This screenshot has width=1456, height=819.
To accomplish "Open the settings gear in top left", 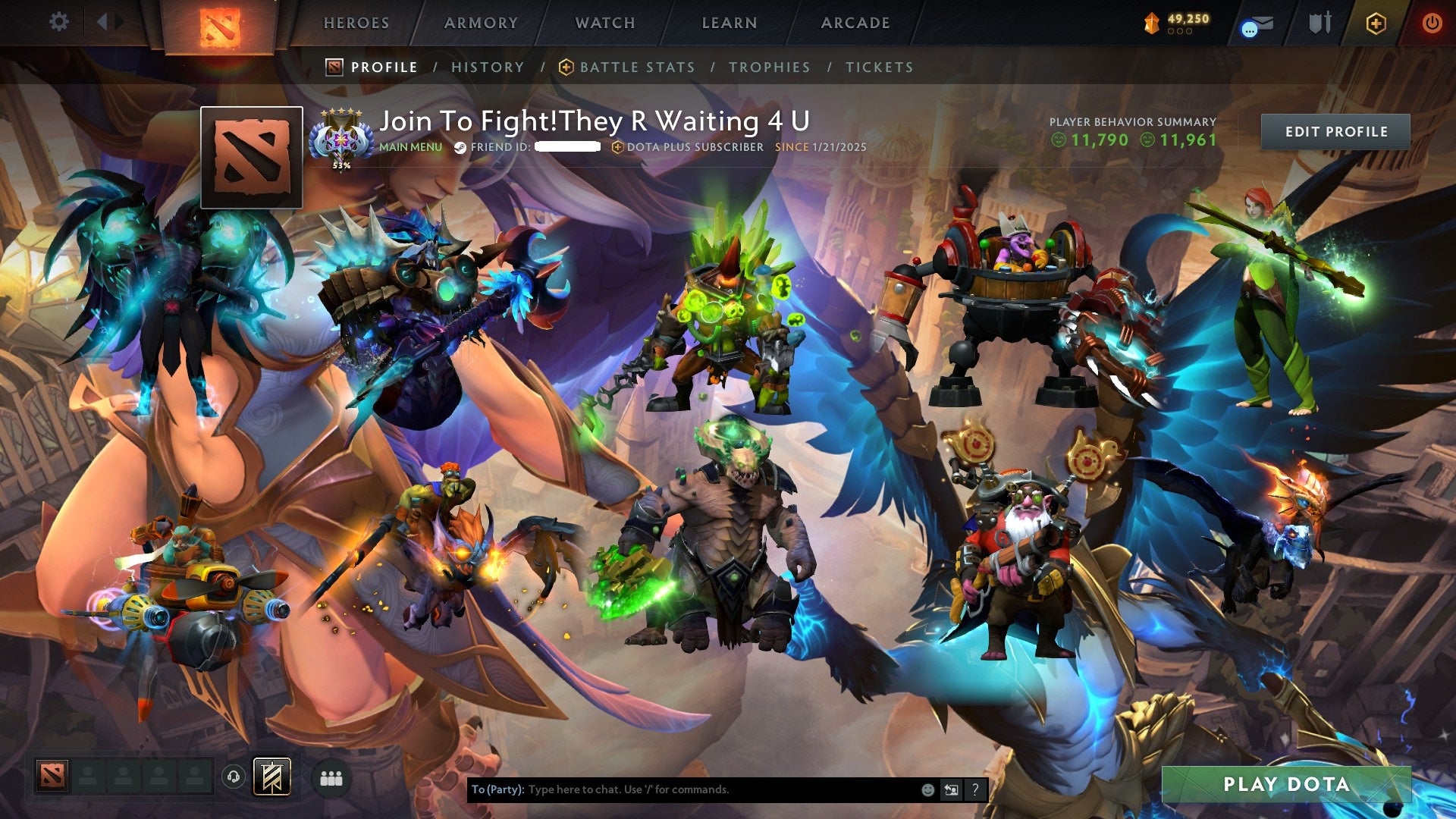I will pos(58,21).
